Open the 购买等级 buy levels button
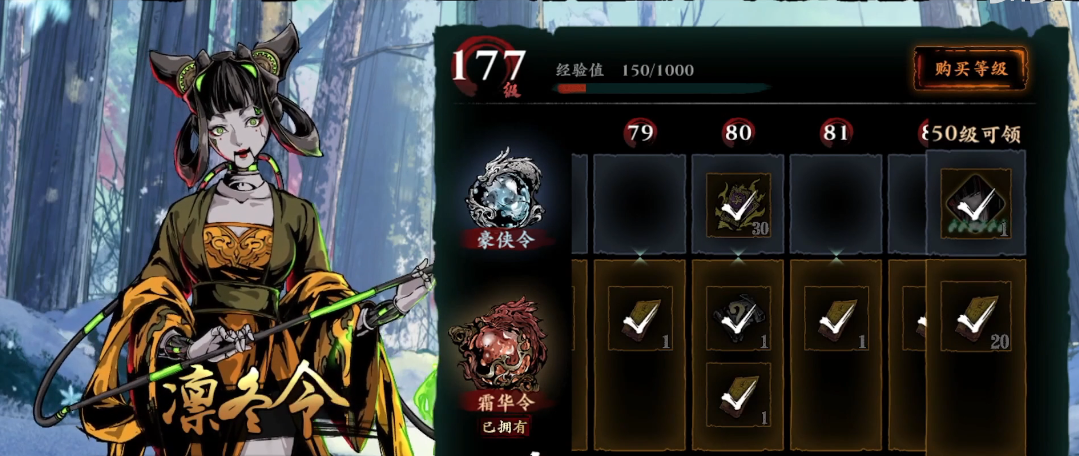Viewport: 1079px width, 456px height. [x=970, y=69]
